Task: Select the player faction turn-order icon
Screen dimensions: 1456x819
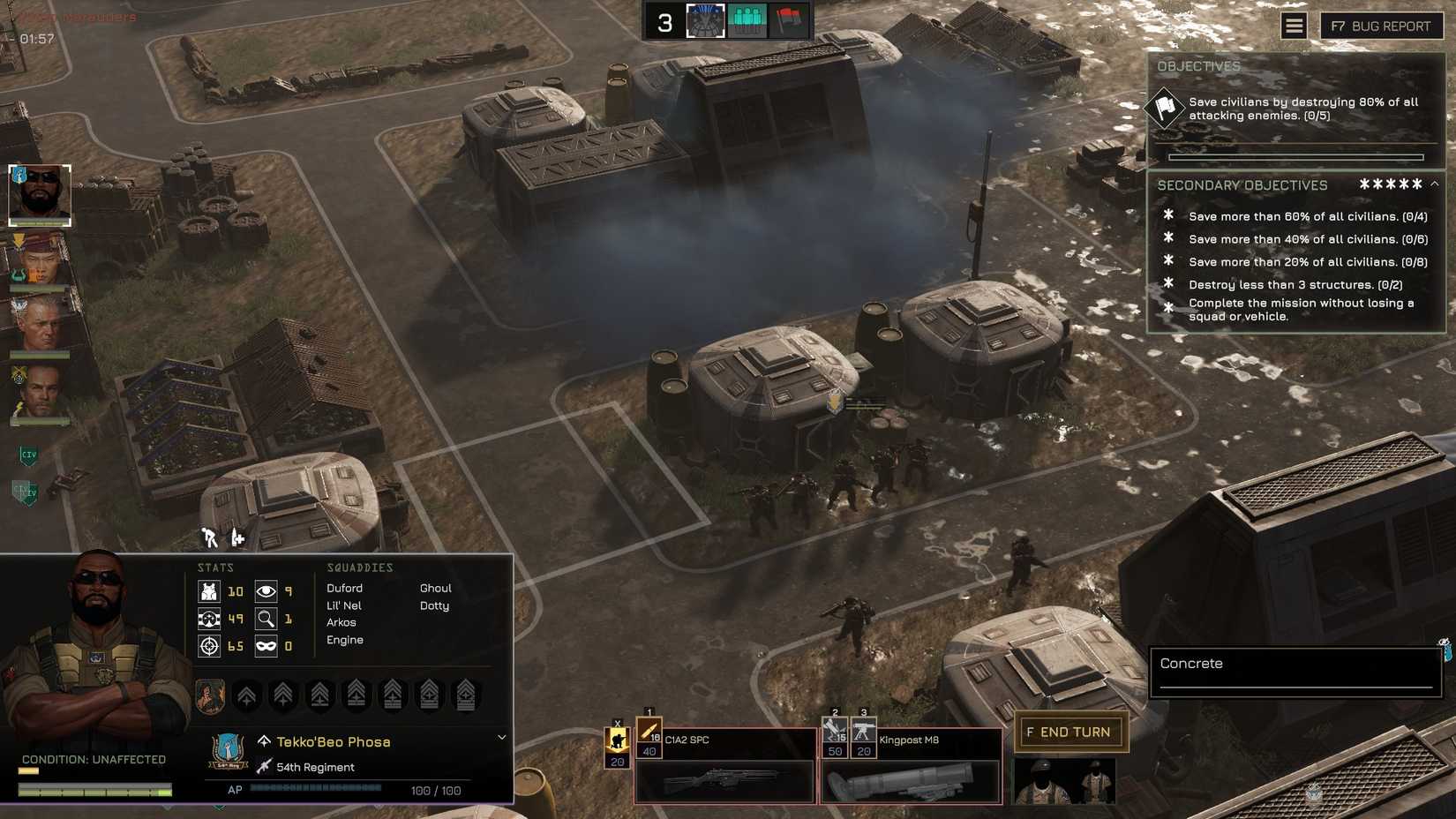Action: tap(705, 21)
